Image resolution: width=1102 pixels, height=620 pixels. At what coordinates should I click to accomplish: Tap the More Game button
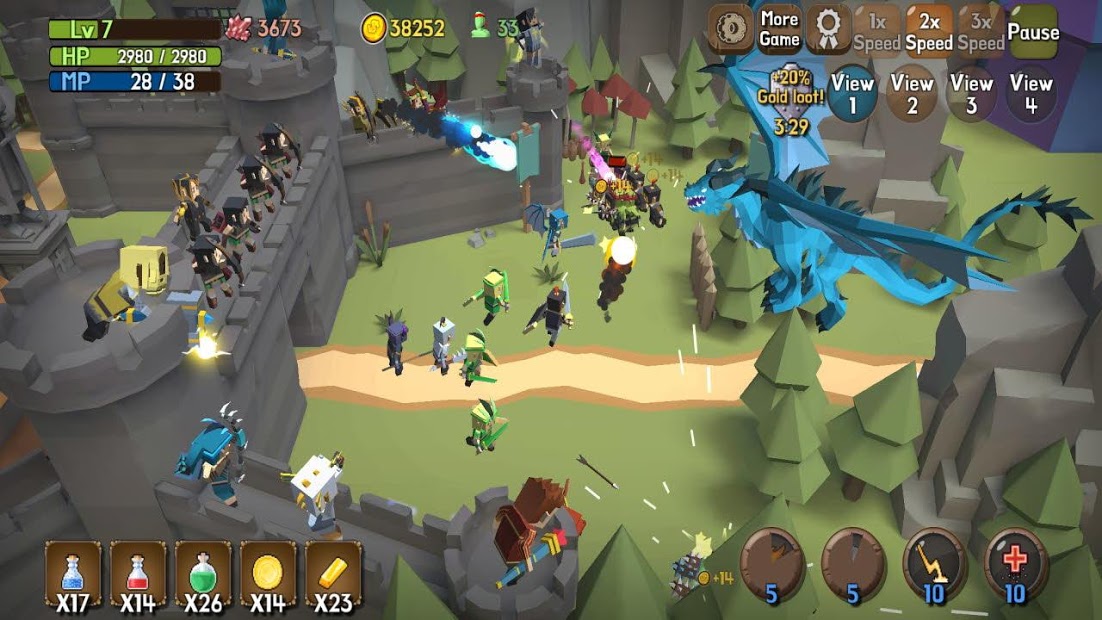[779, 30]
